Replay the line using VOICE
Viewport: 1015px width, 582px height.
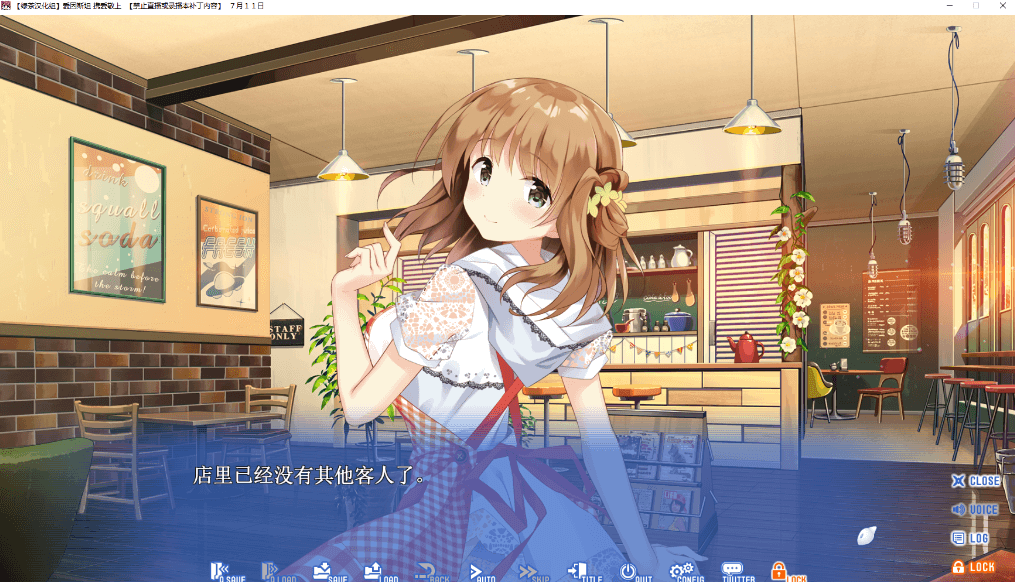pos(975,510)
